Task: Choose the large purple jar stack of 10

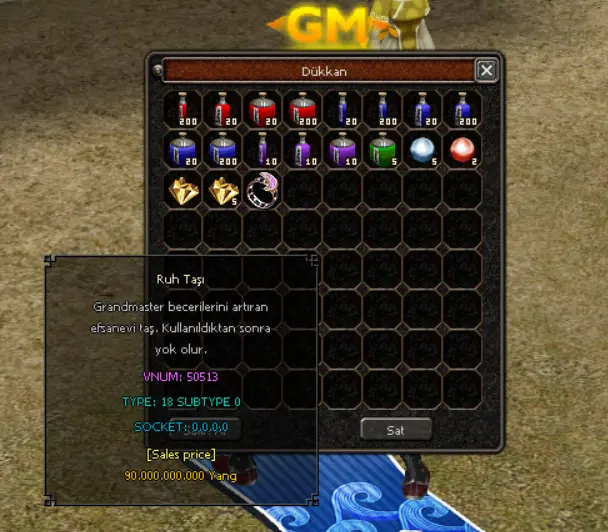Action: coord(342,150)
